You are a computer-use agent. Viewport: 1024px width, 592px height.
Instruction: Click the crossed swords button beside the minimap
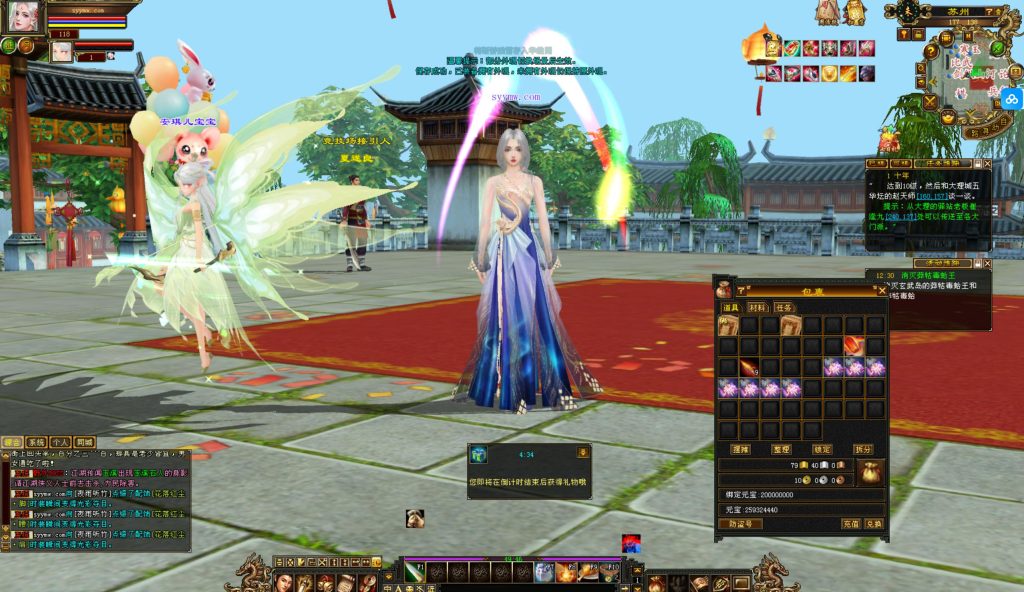930,101
